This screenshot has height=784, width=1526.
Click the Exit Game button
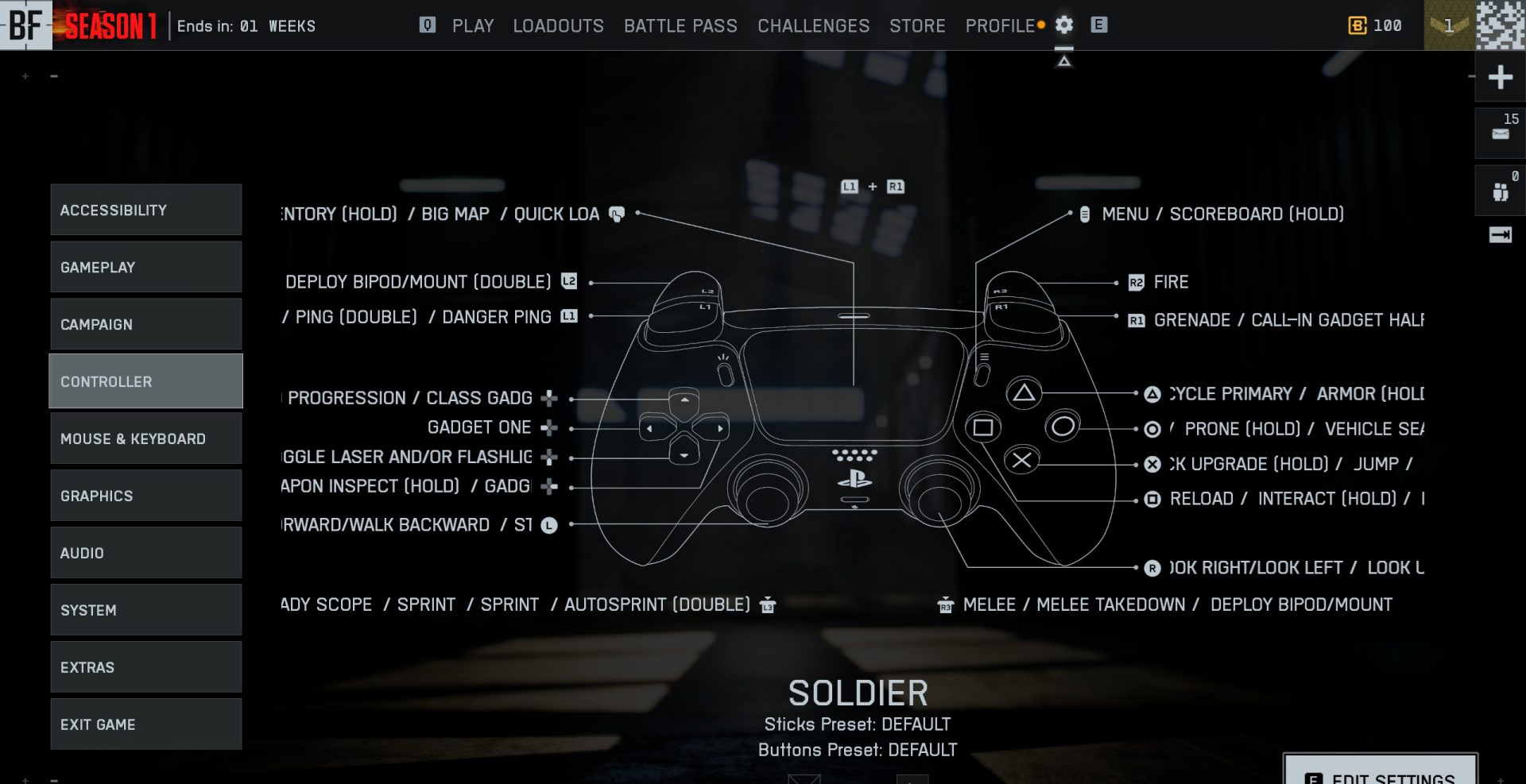tap(146, 724)
